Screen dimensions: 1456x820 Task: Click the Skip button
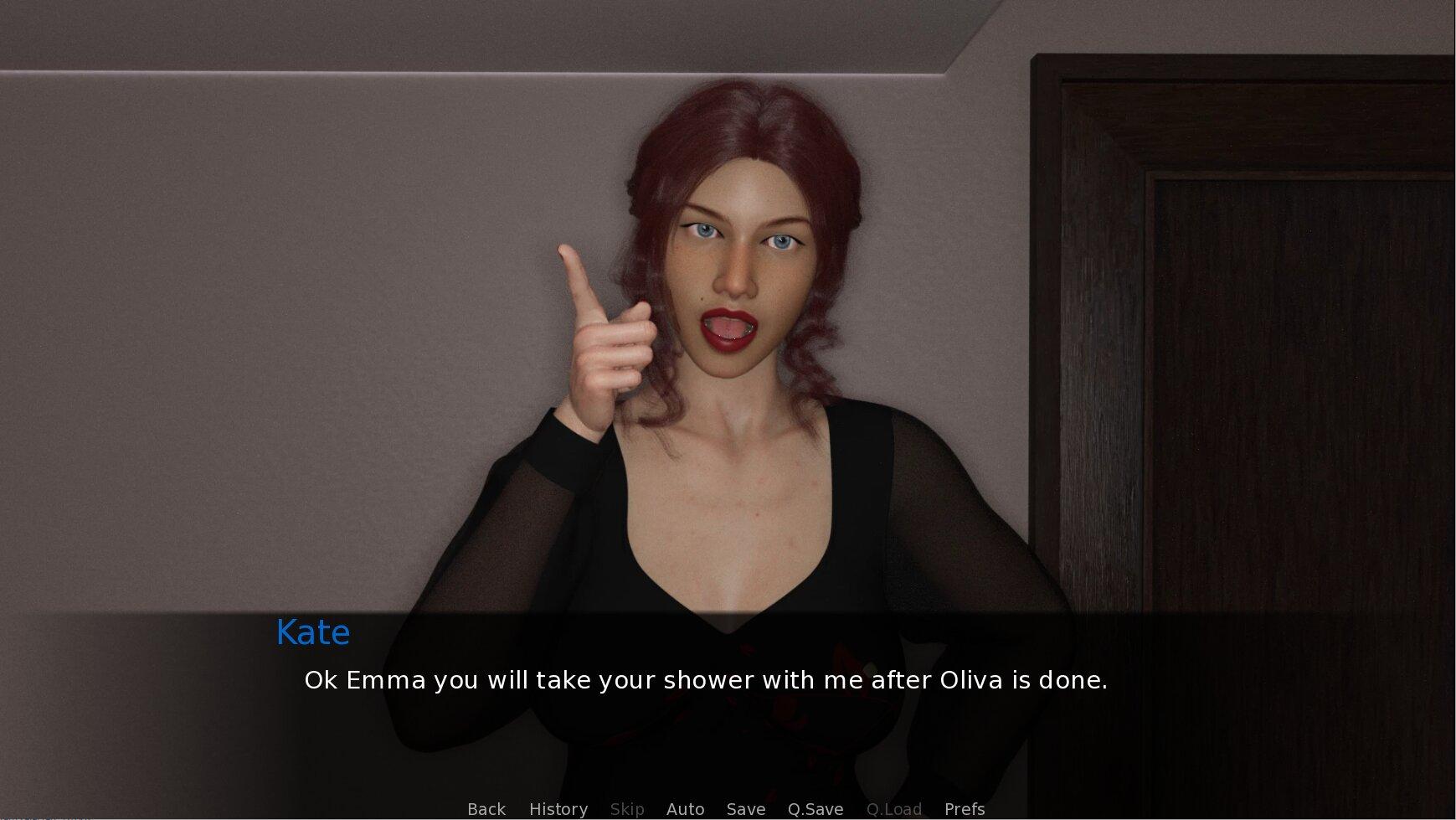click(627, 809)
